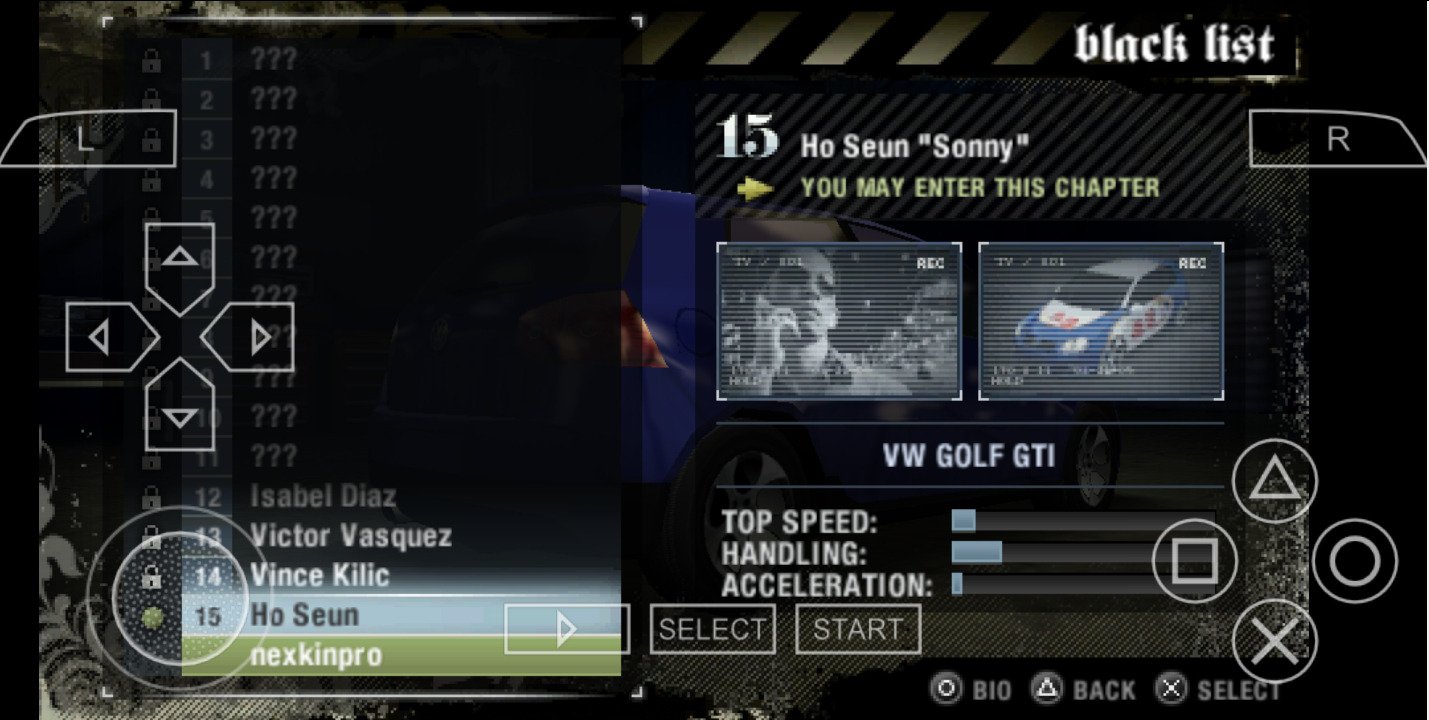Highlight the nexkinpro player row
The width and height of the screenshot is (1429, 720).
click(x=316, y=656)
